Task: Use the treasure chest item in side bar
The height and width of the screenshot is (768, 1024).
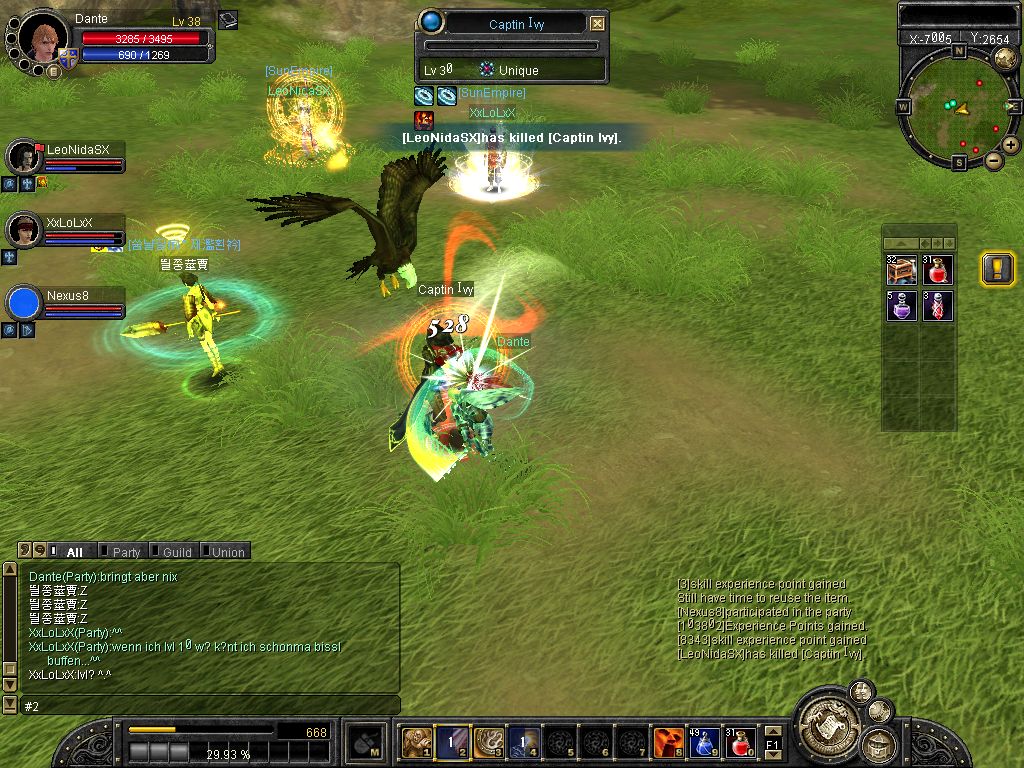Action: [x=901, y=270]
